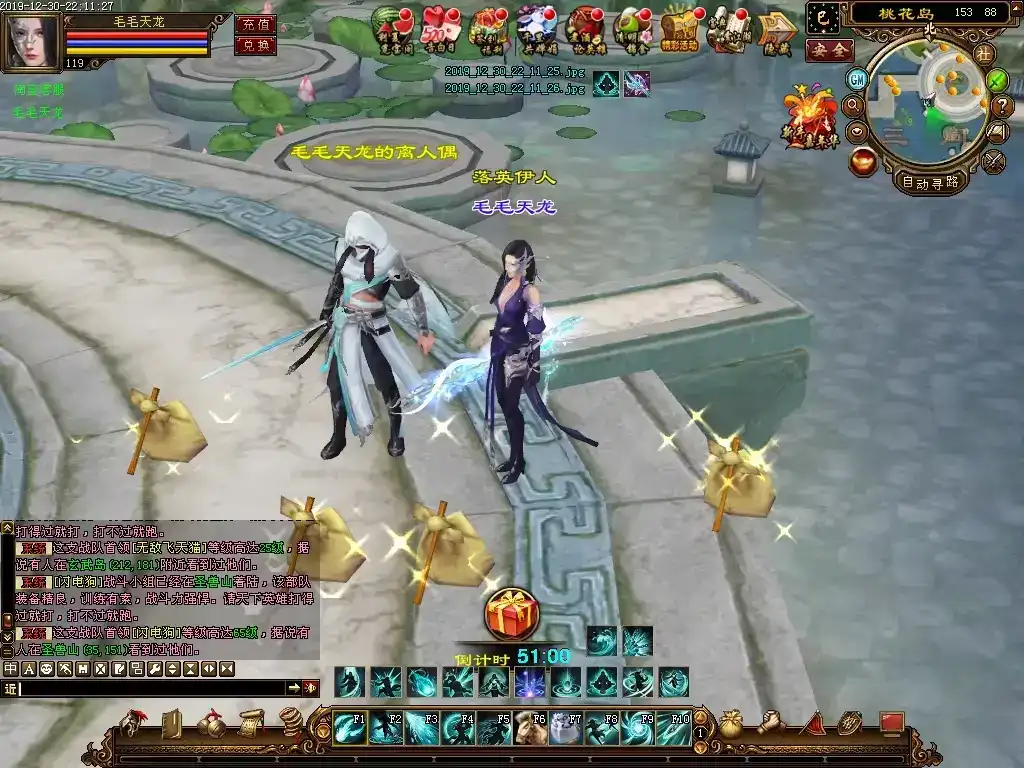
Task: Open the 精彩活动 treasure chest event icon
Action: click(x=679, y=28)
